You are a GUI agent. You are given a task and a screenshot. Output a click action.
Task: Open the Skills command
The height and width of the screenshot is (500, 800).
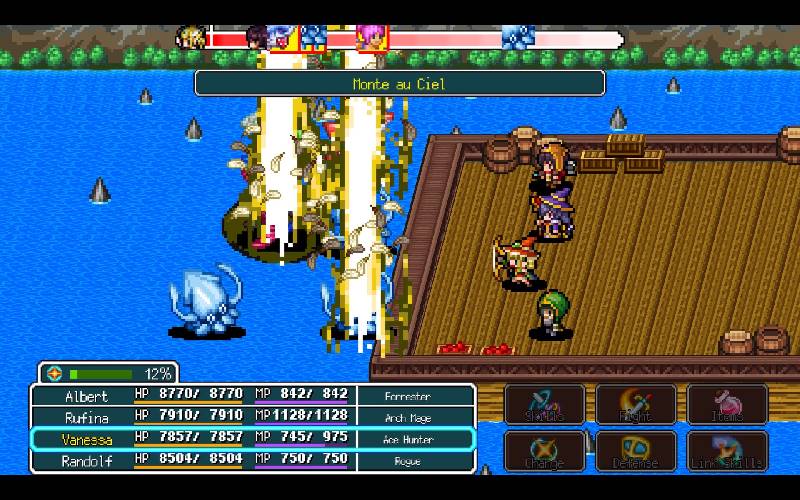544,404
